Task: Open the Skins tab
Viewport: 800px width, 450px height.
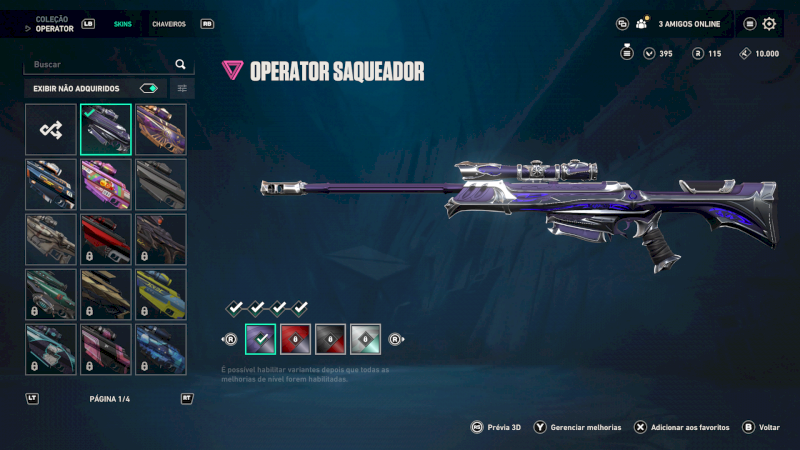Action: (x=122, y=23)
